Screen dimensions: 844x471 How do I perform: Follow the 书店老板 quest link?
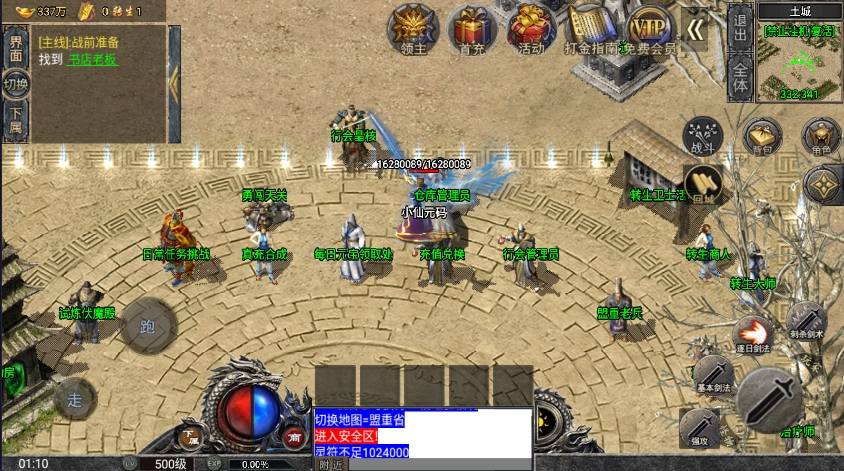(x=92, y=60)
